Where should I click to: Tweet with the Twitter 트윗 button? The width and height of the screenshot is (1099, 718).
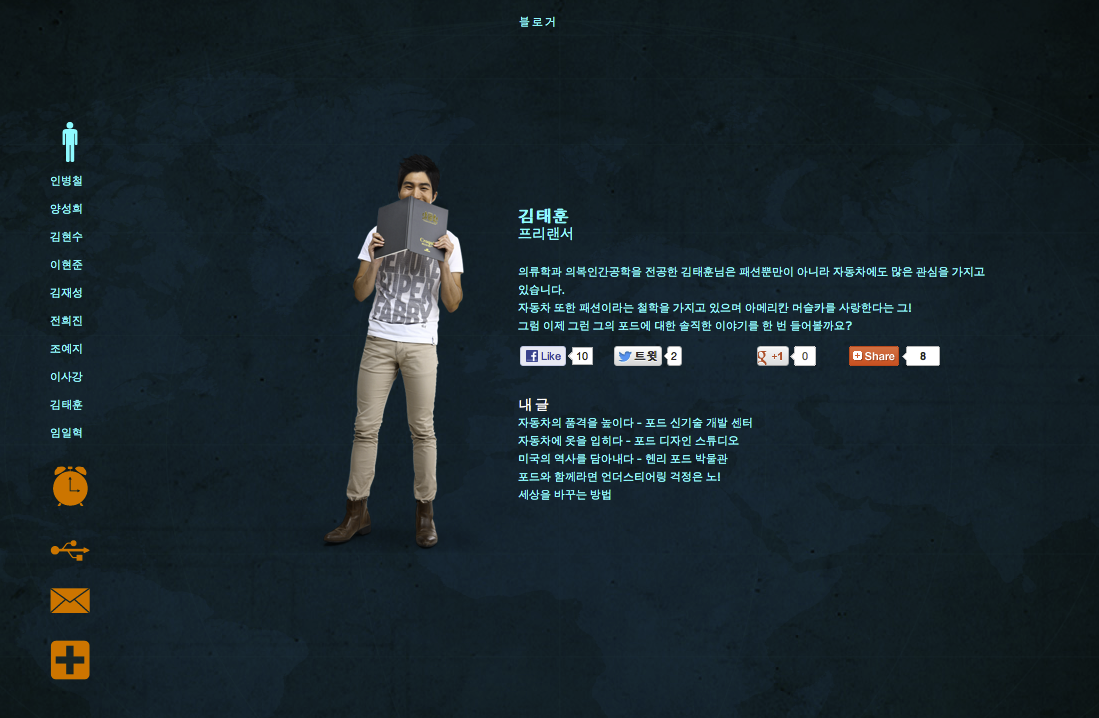pyautogui.click(x=638, y=356)
